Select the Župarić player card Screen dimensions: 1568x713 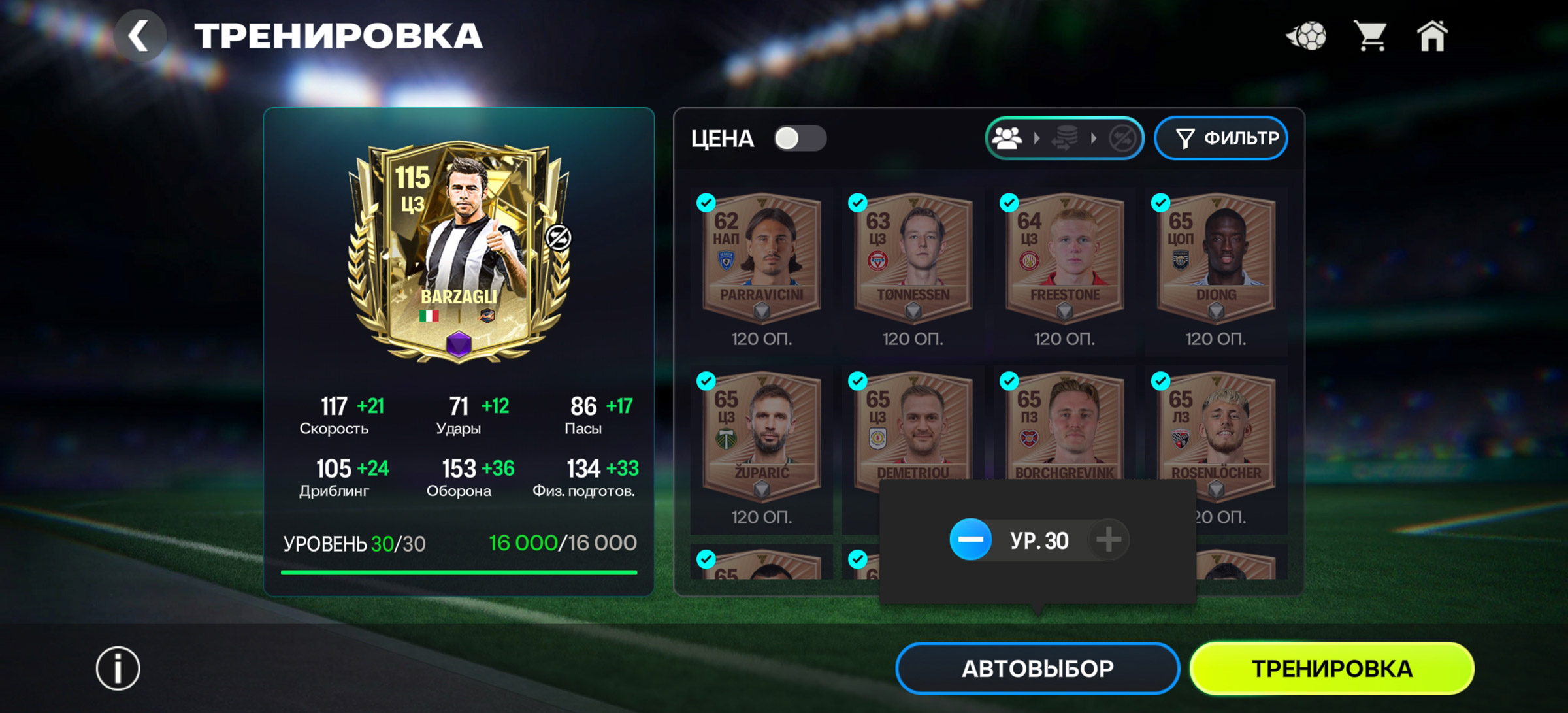point(761,437)
